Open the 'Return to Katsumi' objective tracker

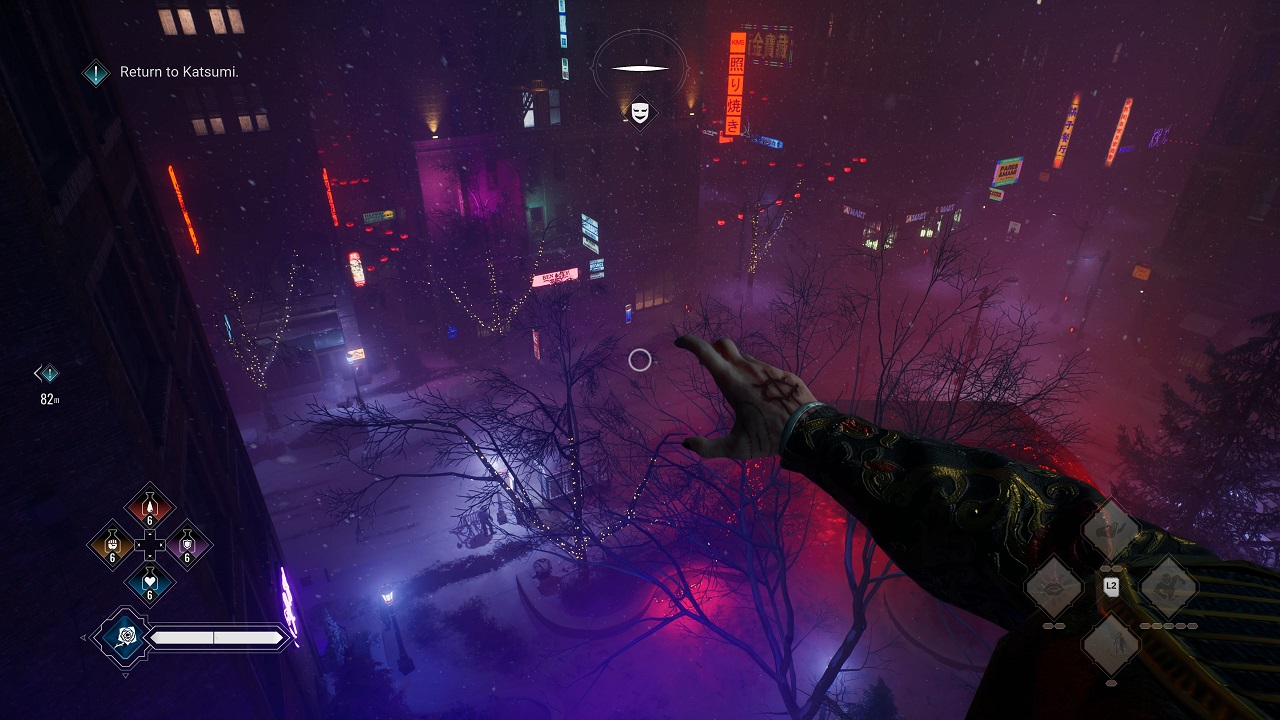coord(96,72)
